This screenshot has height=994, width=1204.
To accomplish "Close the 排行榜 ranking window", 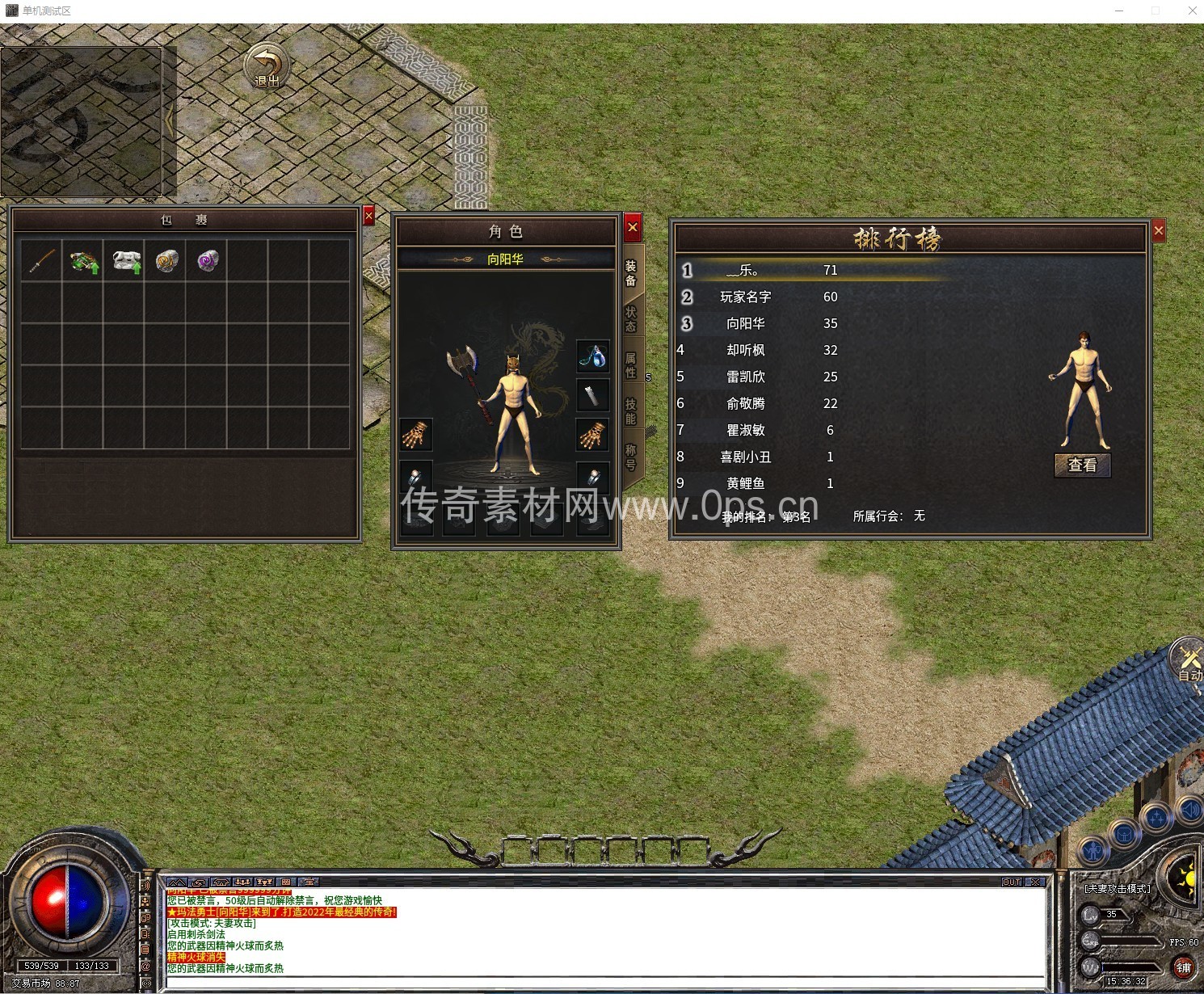I will (x=1159, y=231).
